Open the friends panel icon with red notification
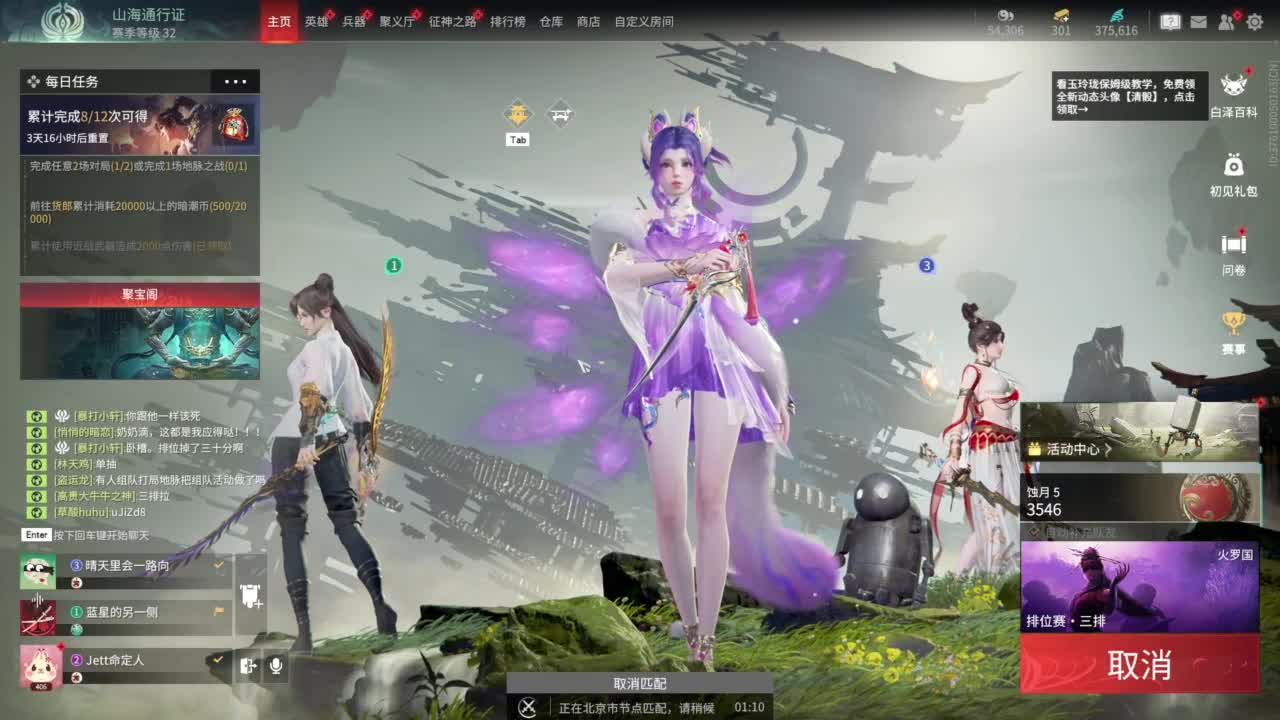This screenshot has height=720, width=1280. tap(1224, 20)
